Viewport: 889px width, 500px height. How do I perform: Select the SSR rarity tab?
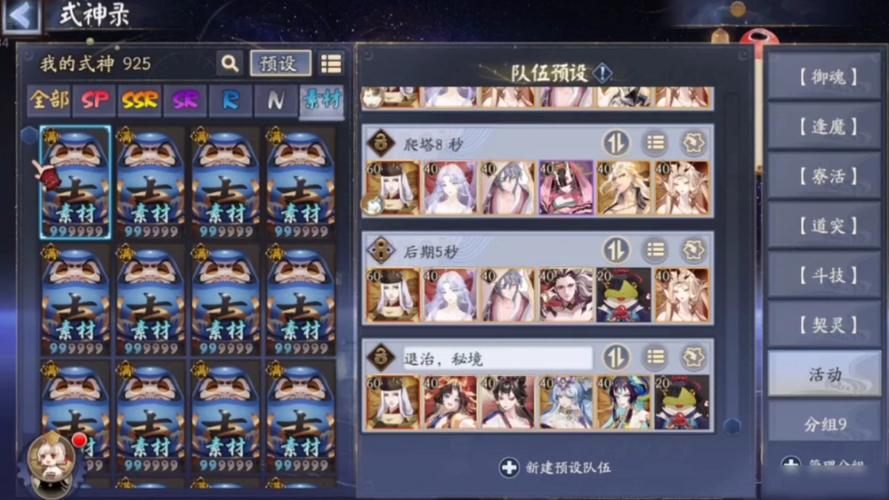point(140,101)
